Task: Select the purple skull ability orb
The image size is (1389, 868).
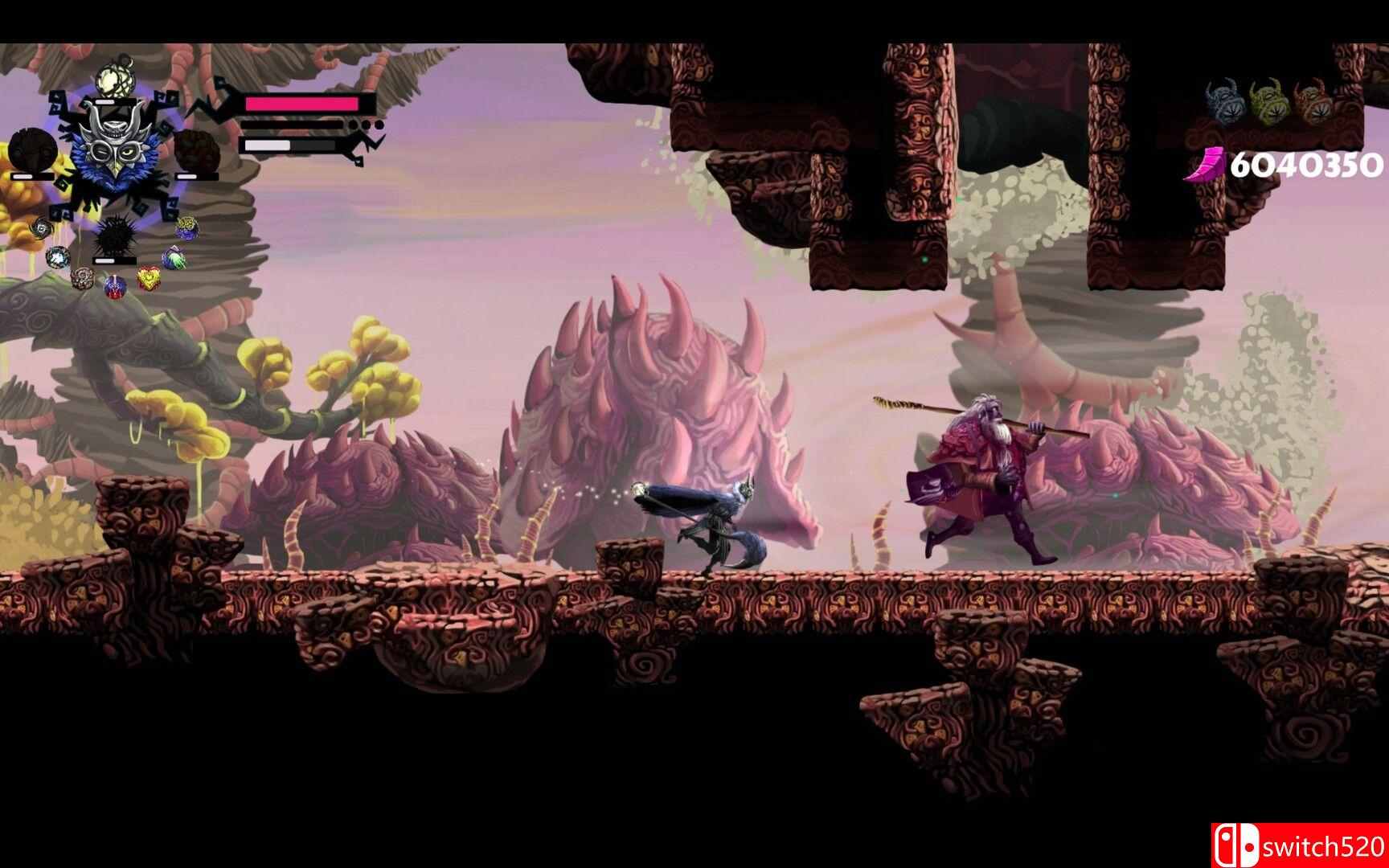Action: [x=114, y=288]
